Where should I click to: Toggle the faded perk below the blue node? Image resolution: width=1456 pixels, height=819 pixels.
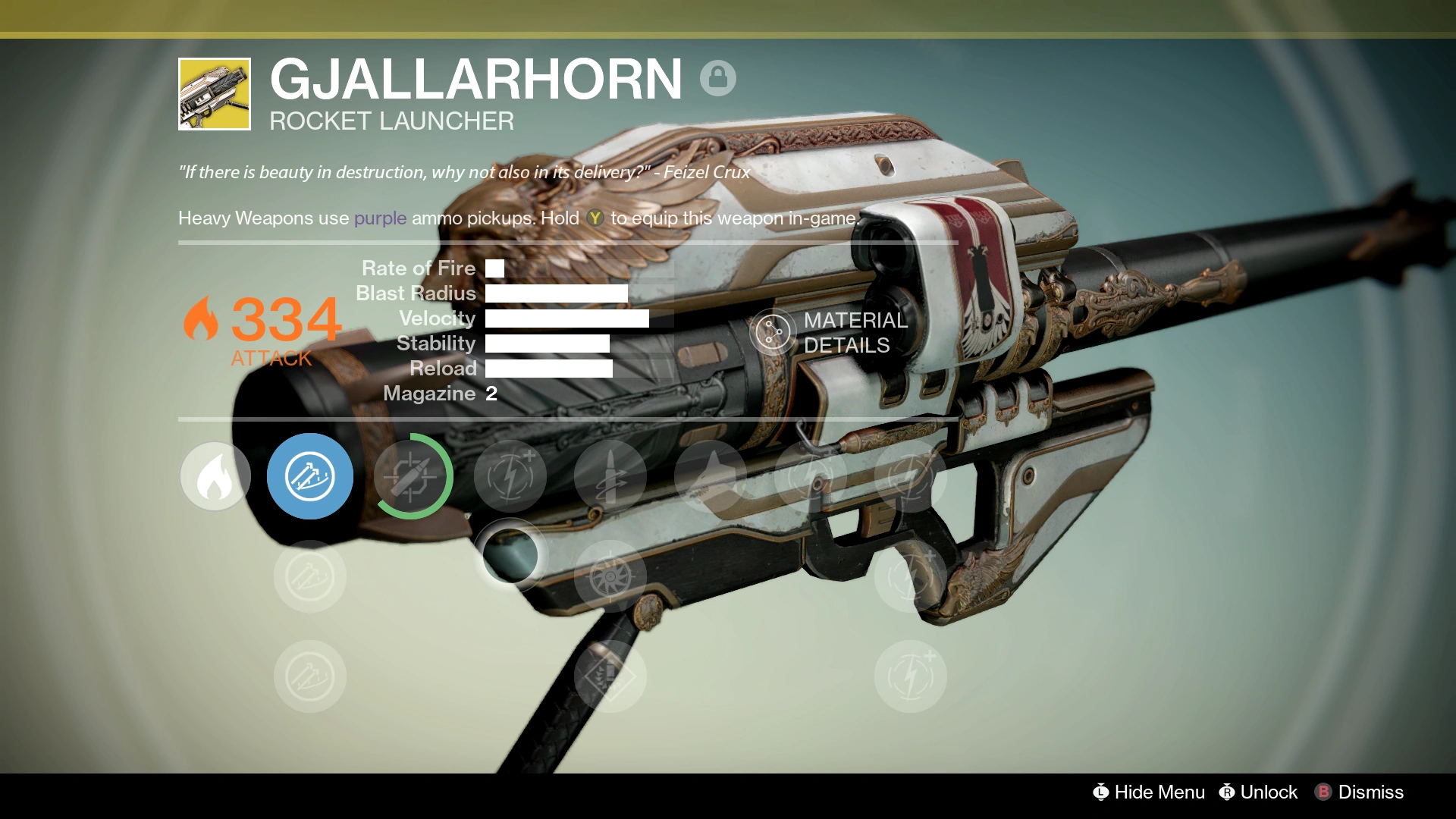pos(309,576)
